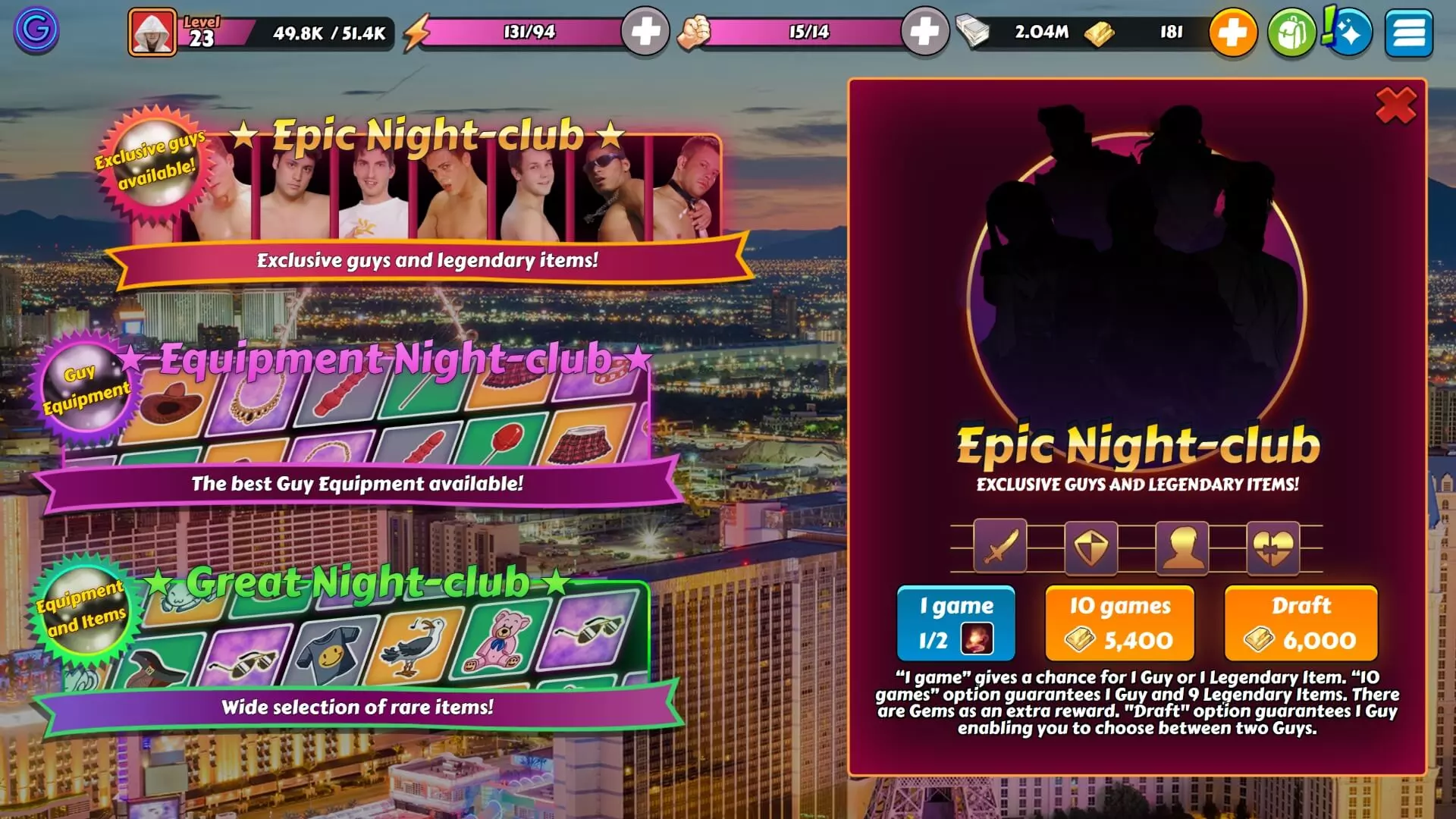
Task: Add fist points with the plus button
Action: [924, 32]
